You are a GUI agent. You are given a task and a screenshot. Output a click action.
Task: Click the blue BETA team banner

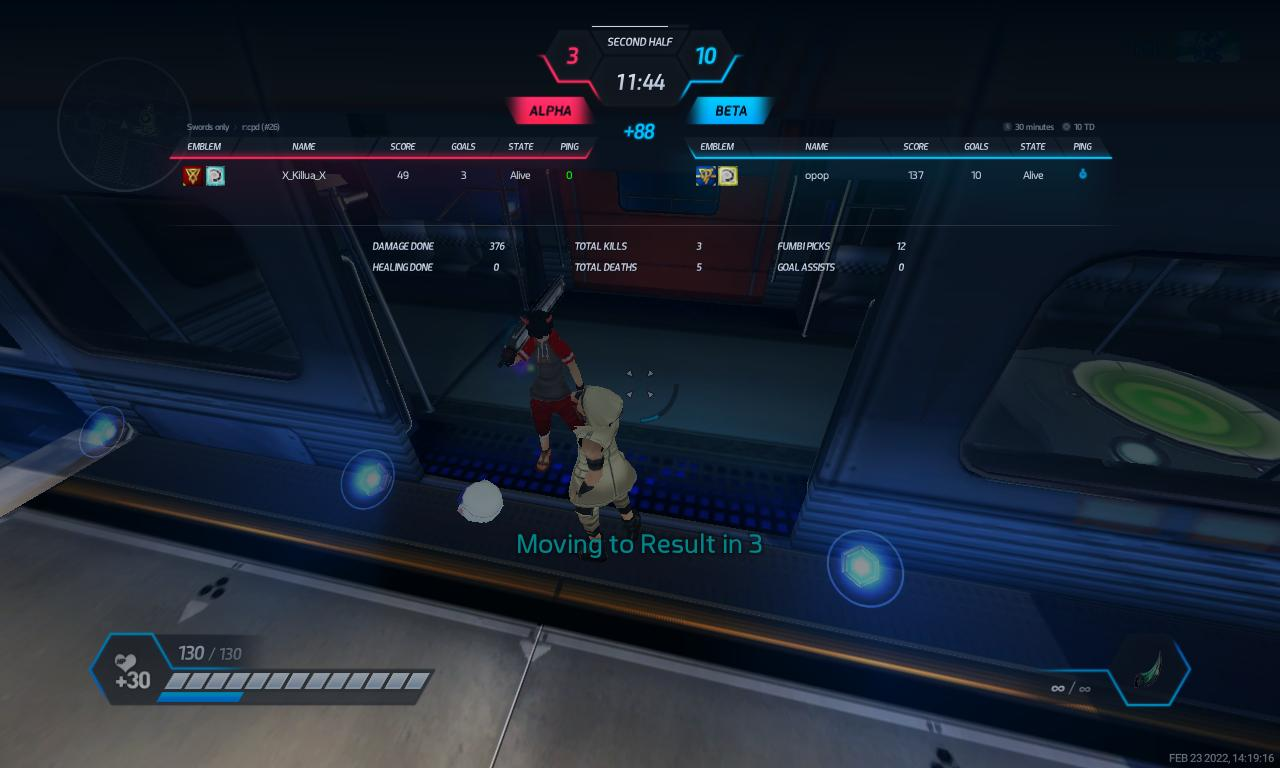tap(731, 111)
